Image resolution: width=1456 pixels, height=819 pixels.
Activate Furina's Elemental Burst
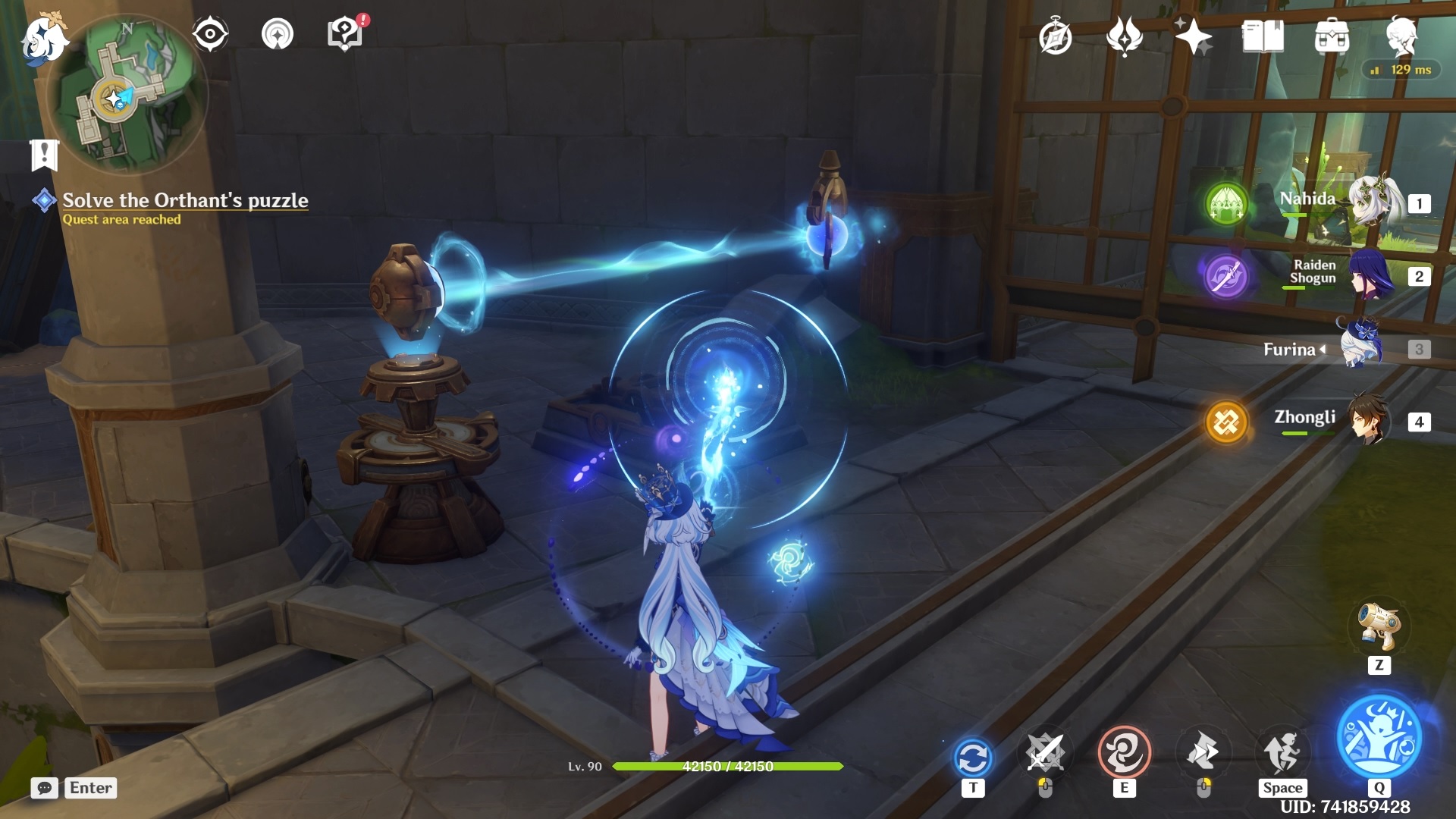click(1379, 737)
